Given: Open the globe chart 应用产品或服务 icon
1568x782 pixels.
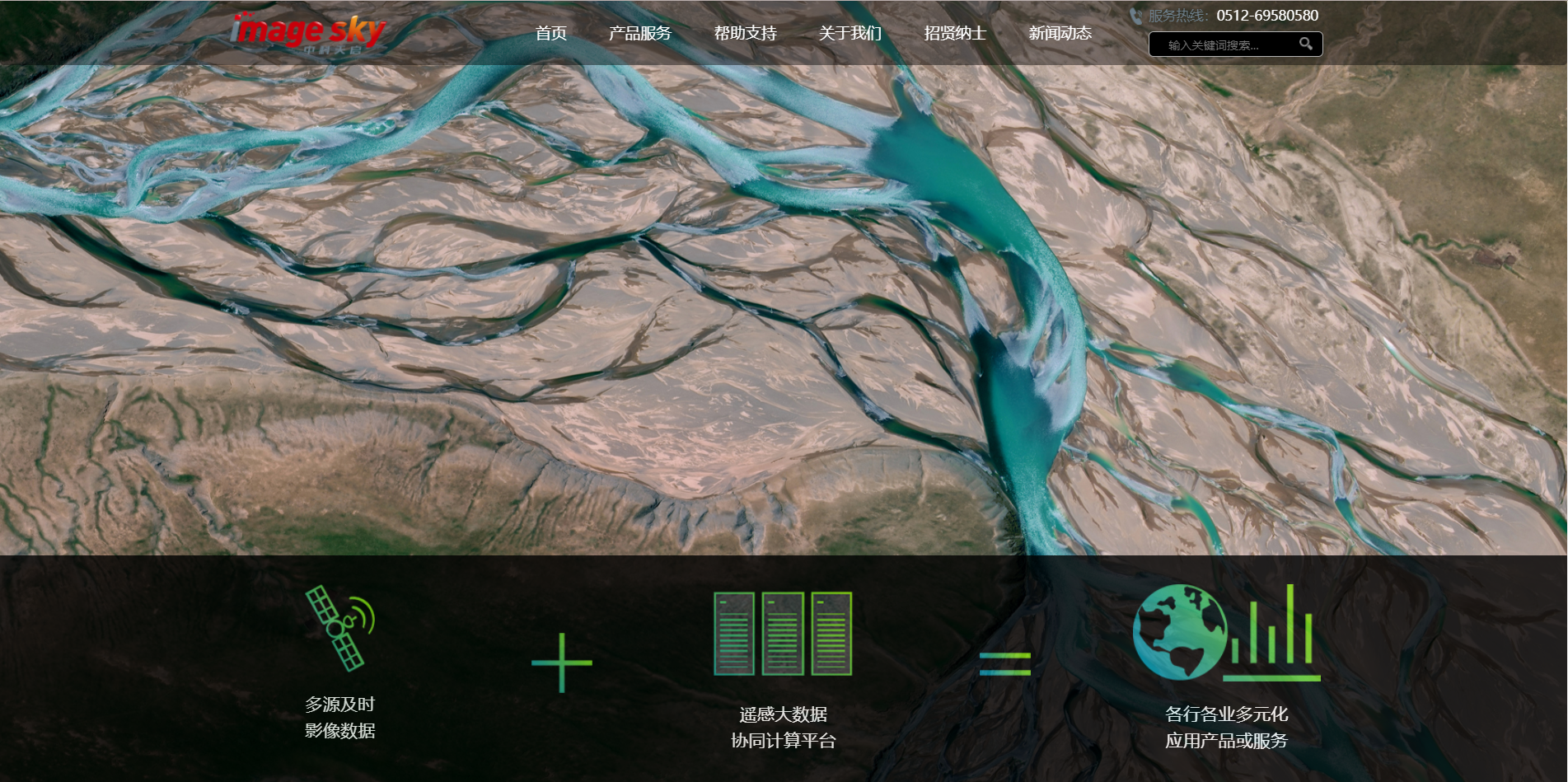Looking at the screenshot, I should pos(1226,633).
